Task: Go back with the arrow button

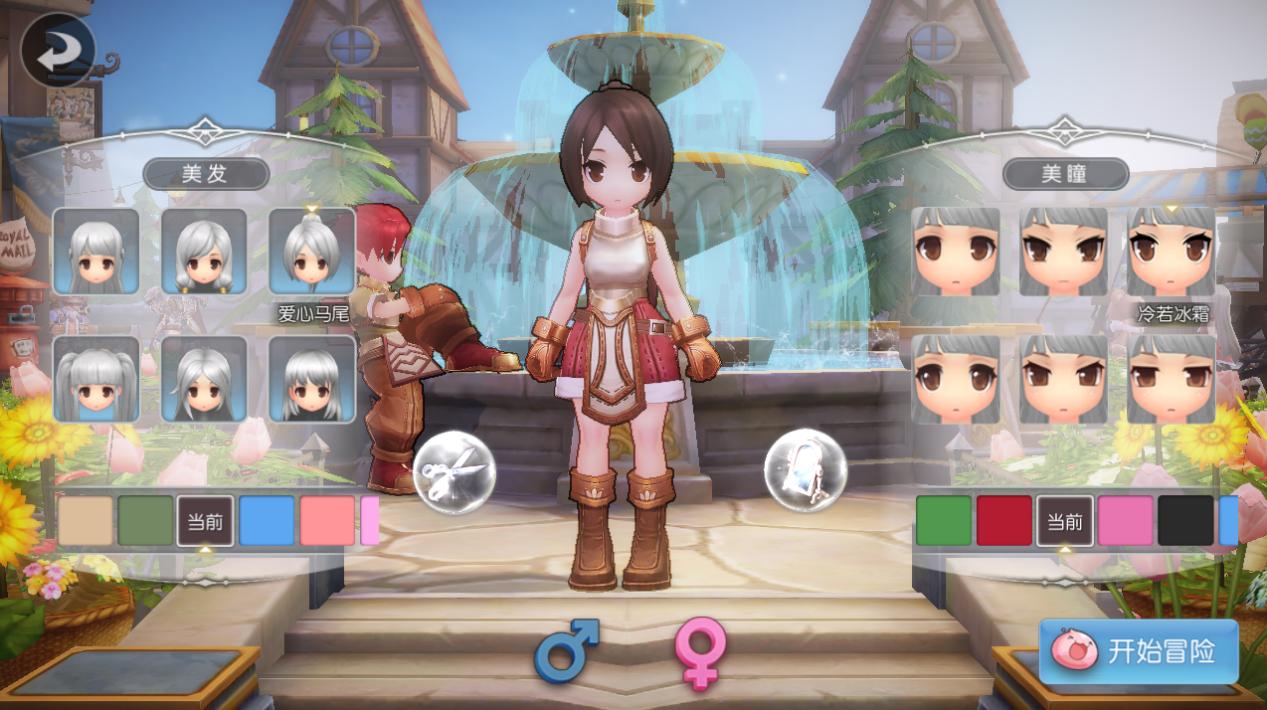Action: point(57,51)
